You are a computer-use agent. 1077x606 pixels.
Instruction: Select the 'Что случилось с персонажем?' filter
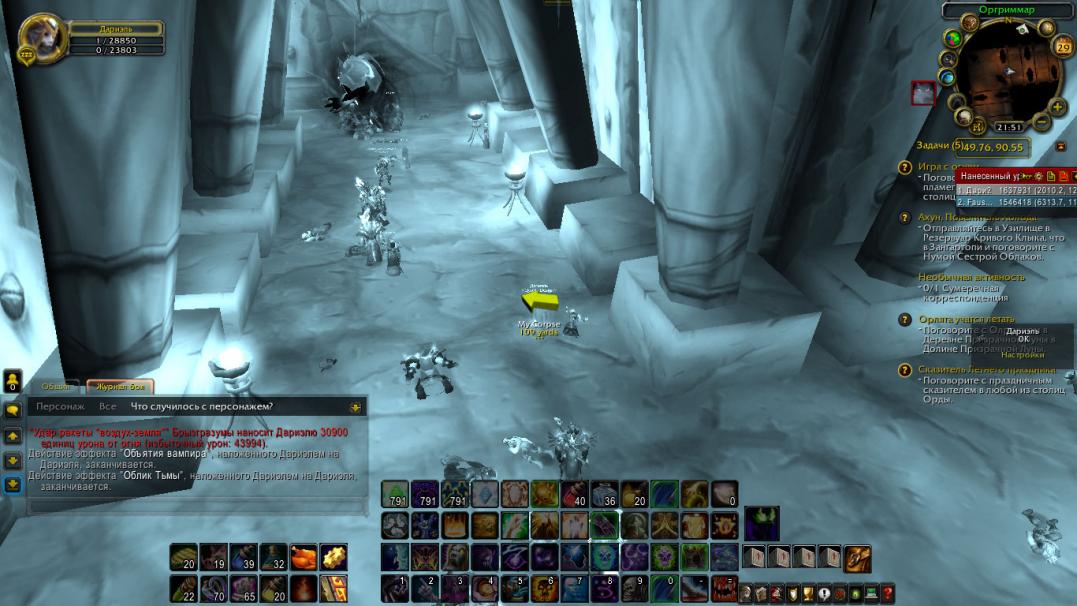(201, 407)
